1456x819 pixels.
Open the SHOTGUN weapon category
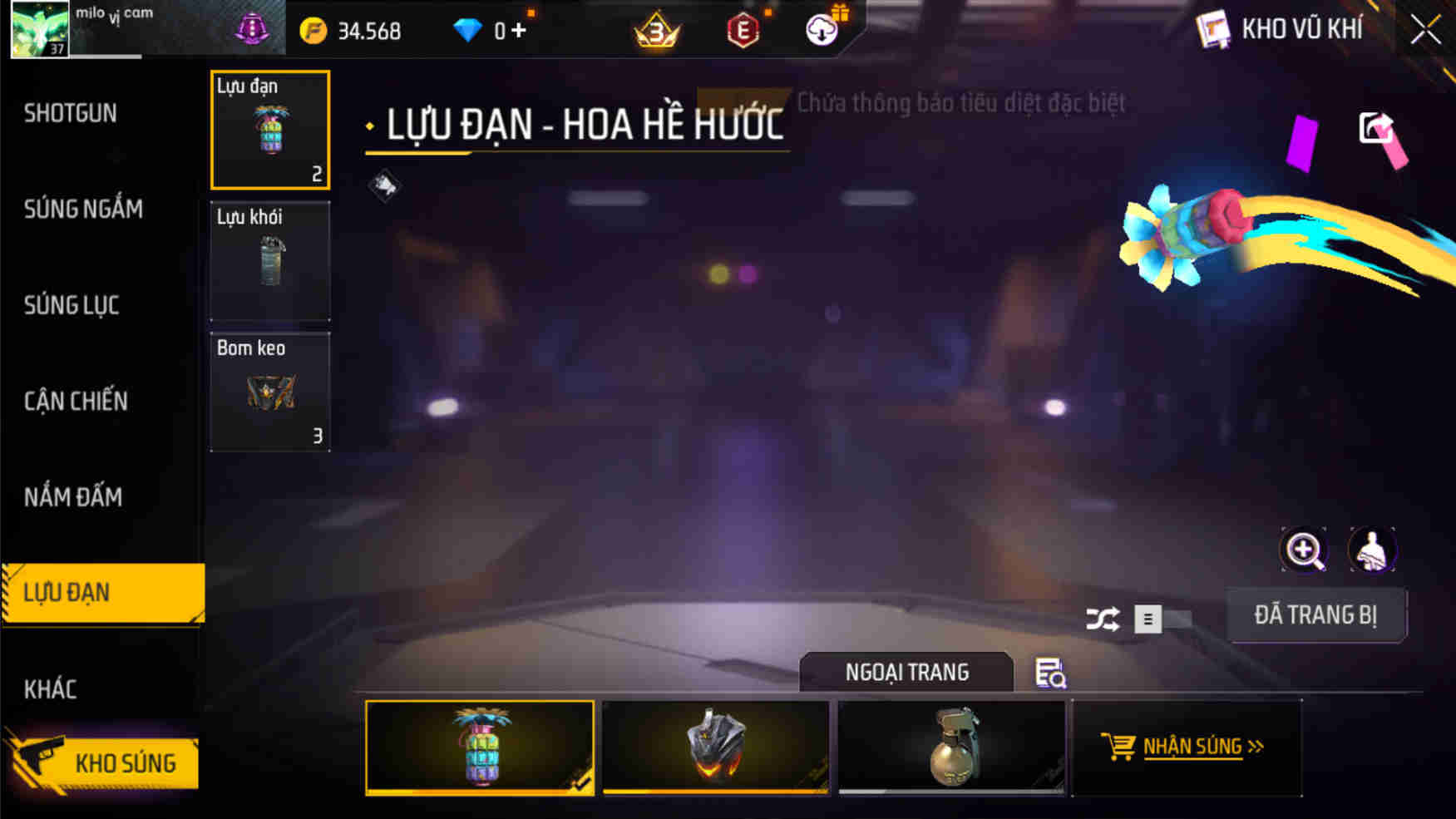tap(70, 113)
